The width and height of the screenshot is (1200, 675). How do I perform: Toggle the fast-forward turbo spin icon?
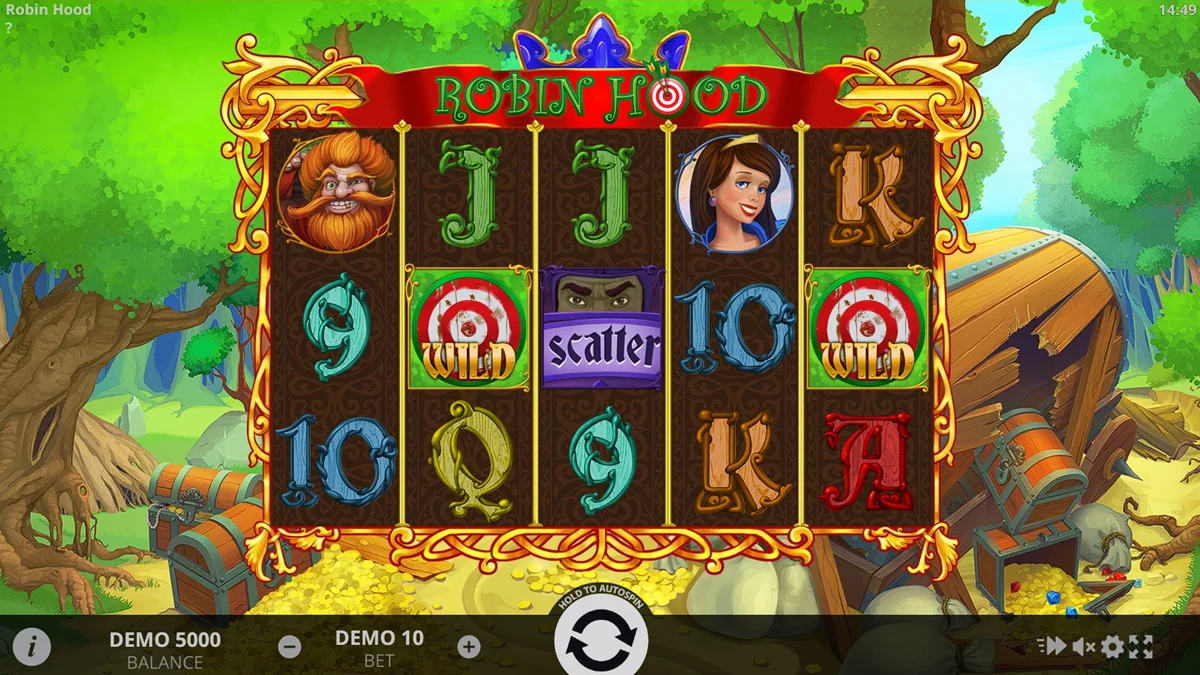[x=1051, y=647]
